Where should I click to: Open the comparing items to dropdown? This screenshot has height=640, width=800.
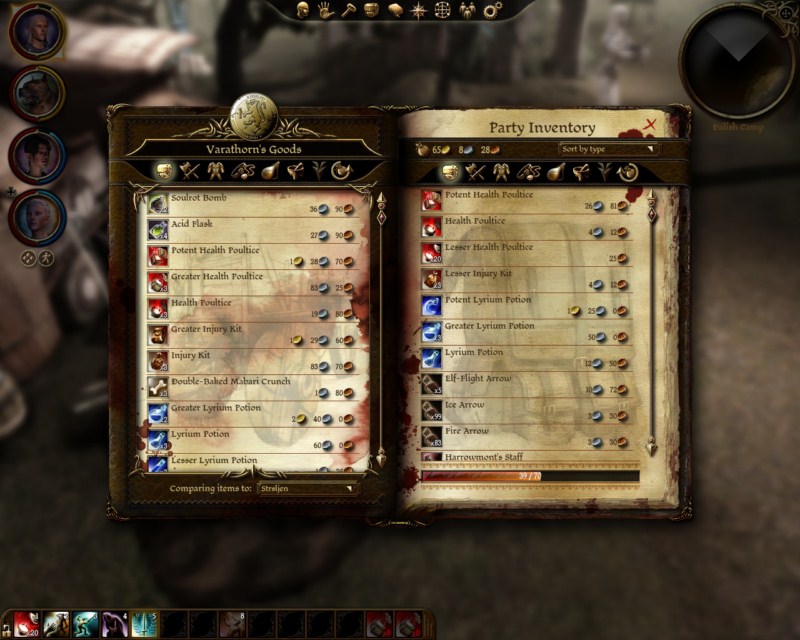click(x=306, y=488)
